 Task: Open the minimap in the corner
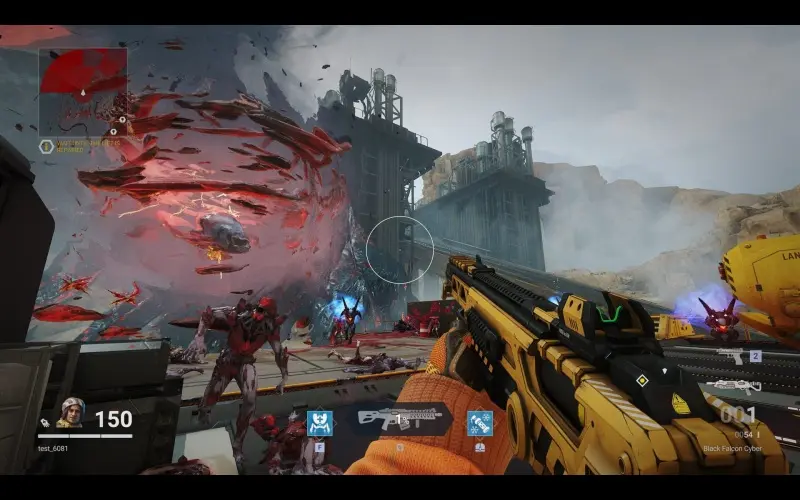click(x=83, y=91)
